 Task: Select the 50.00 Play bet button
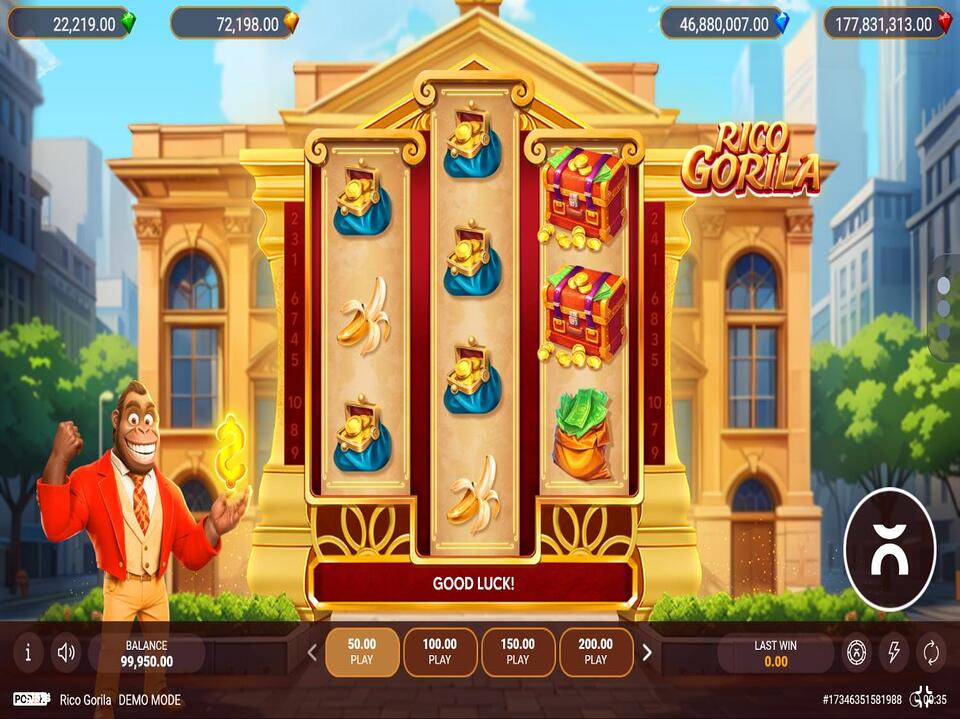coord(362,652)
